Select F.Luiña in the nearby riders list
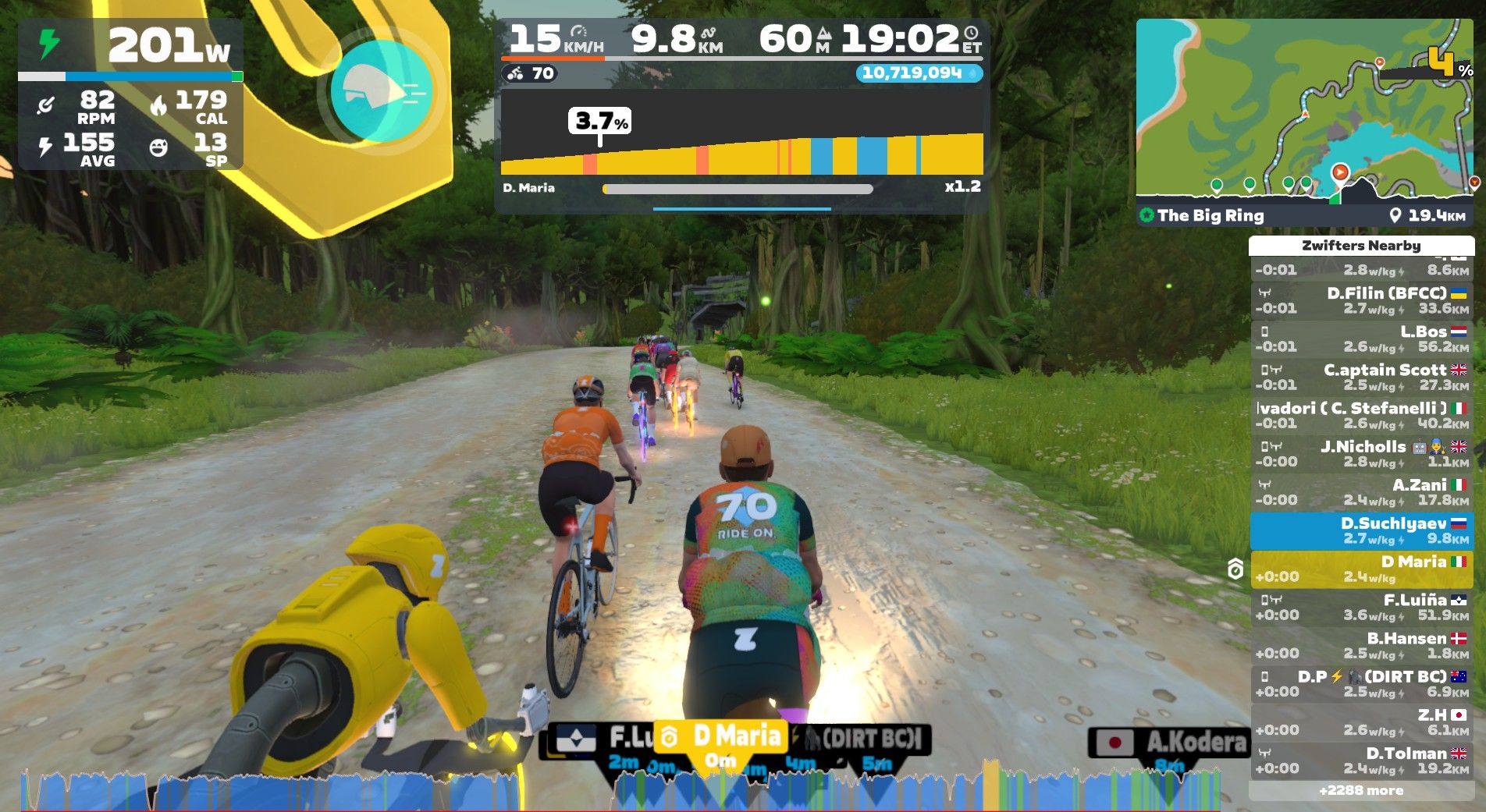 point(1361,607)
